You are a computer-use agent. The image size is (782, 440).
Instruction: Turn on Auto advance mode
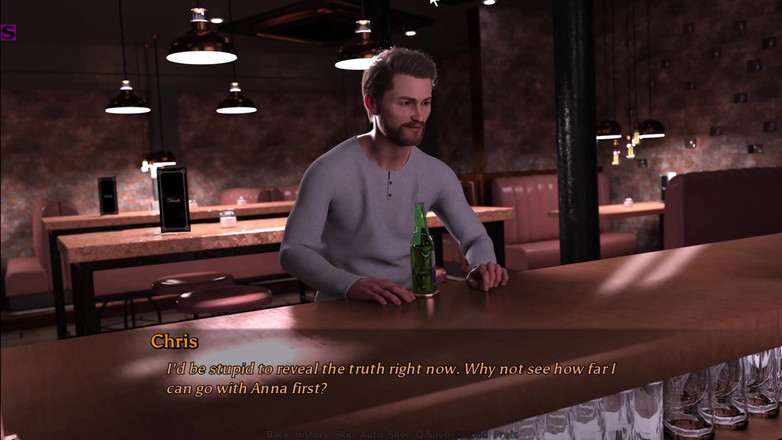372,435
